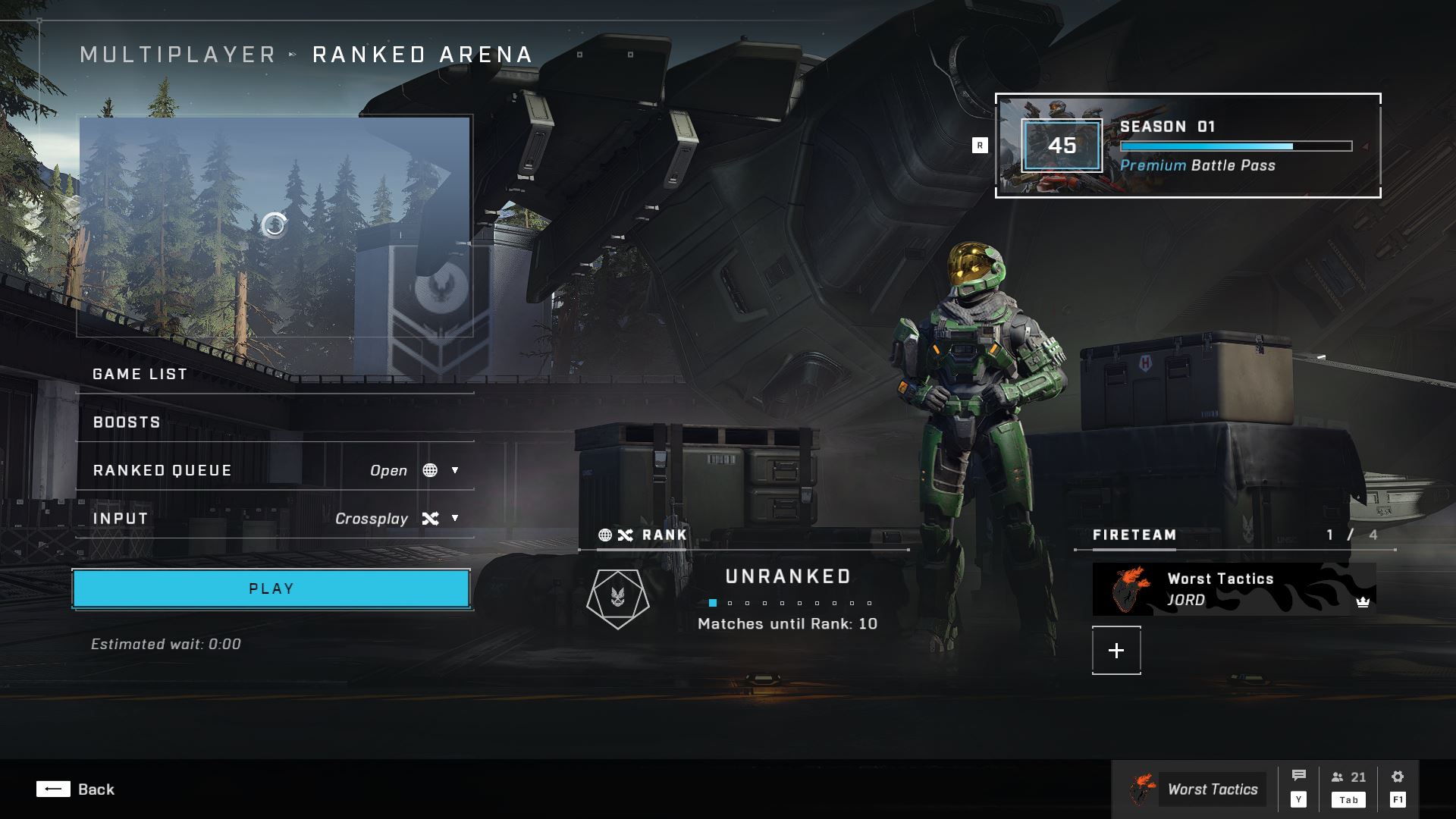
Task: Go to Multiplayer in the breadcrumb
Action: coord(177,54)
